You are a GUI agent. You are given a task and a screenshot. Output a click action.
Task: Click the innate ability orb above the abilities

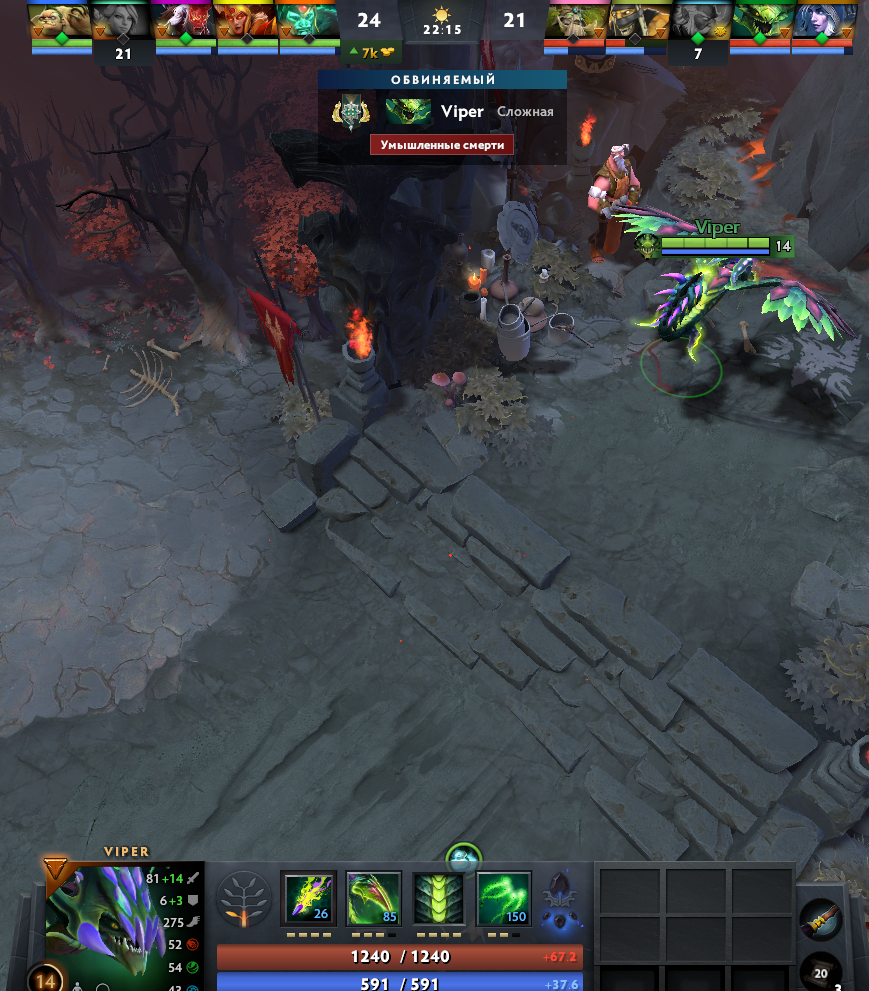coord(464,858)
